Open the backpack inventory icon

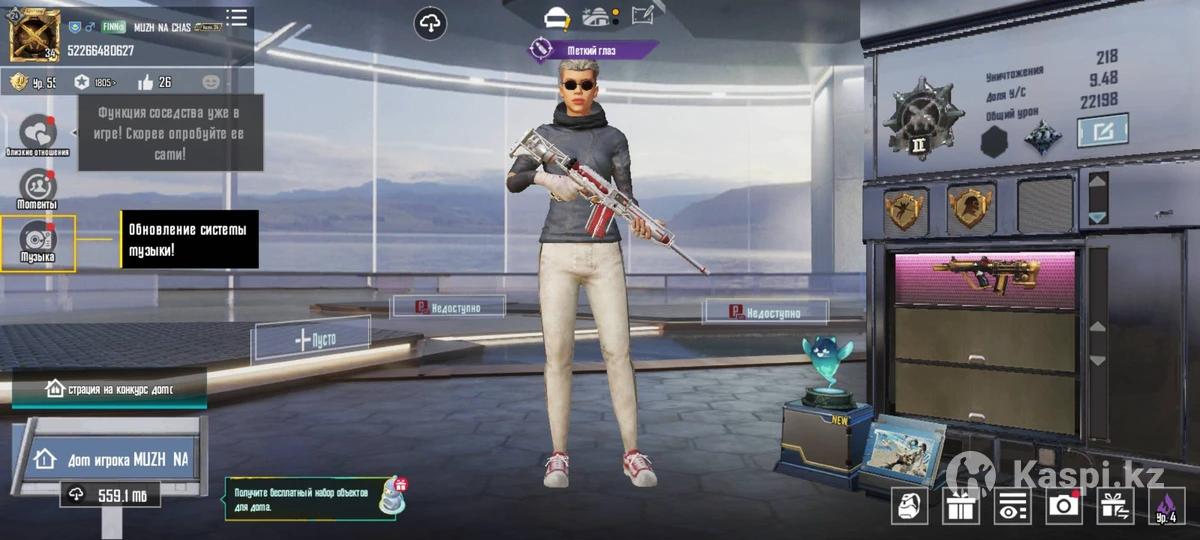tap(909, 507)
